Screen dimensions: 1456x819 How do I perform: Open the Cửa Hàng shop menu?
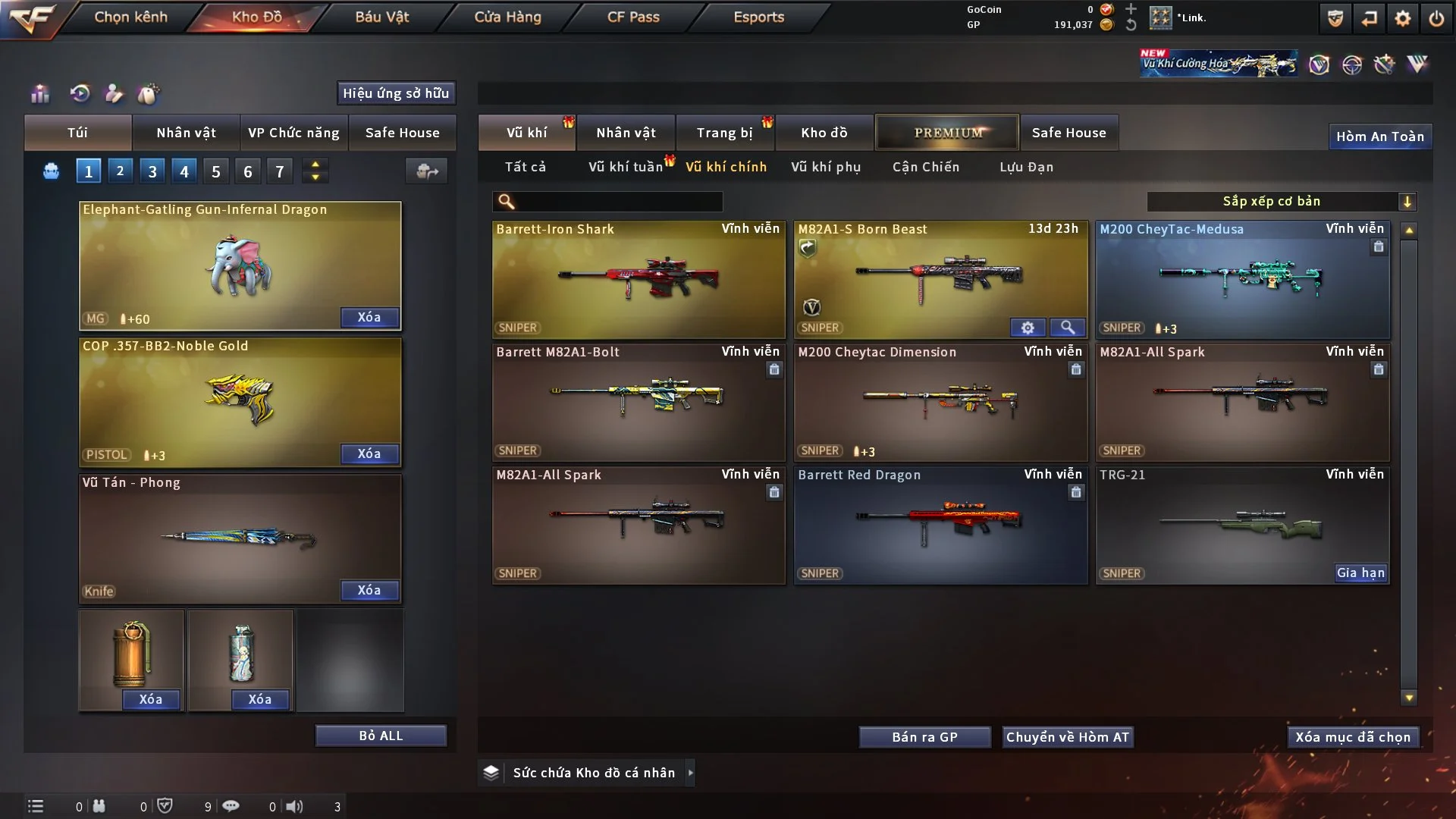click(507, 17)
